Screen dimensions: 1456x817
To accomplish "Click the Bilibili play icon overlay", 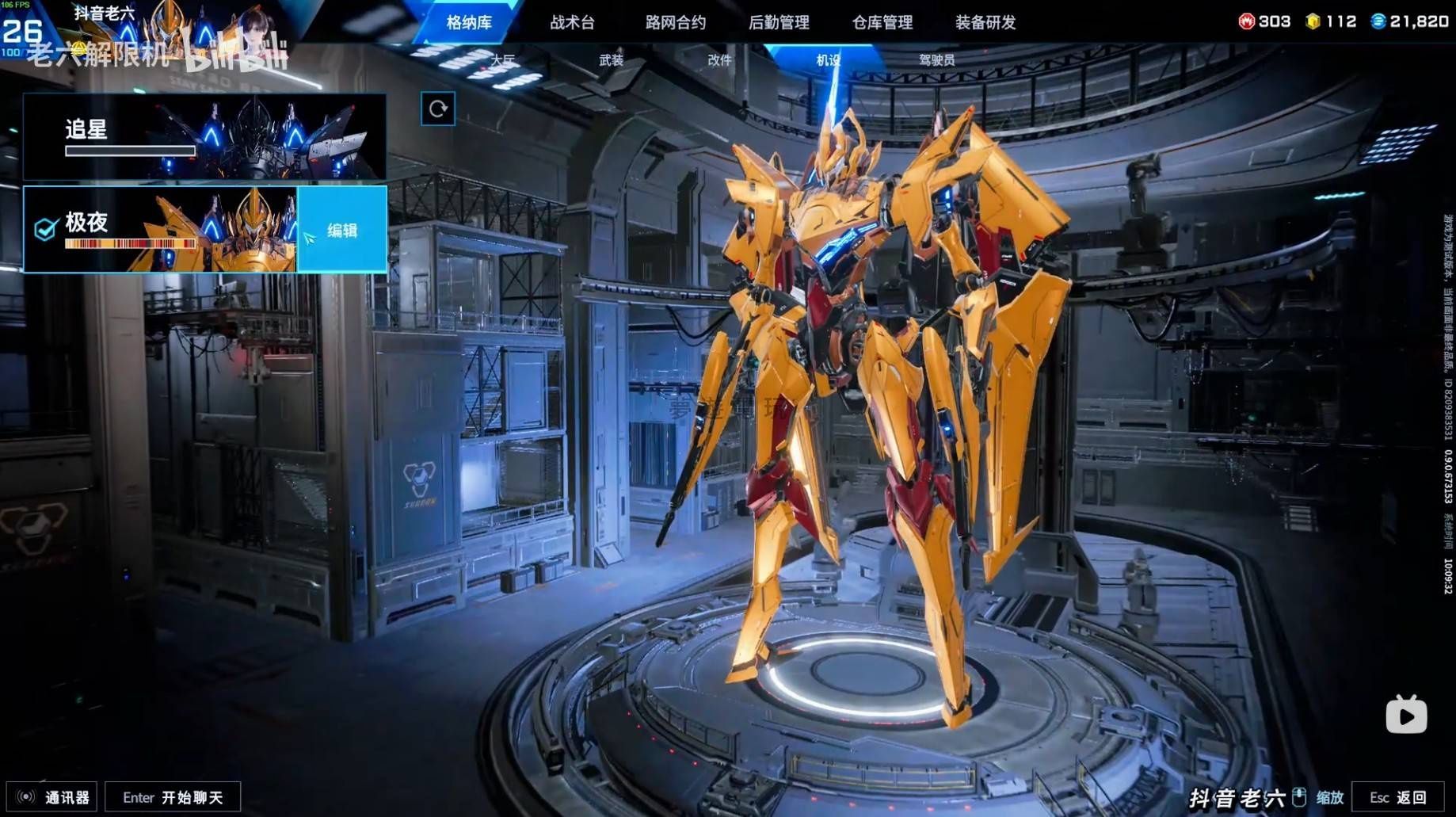I will click(x=1406, y=715).
